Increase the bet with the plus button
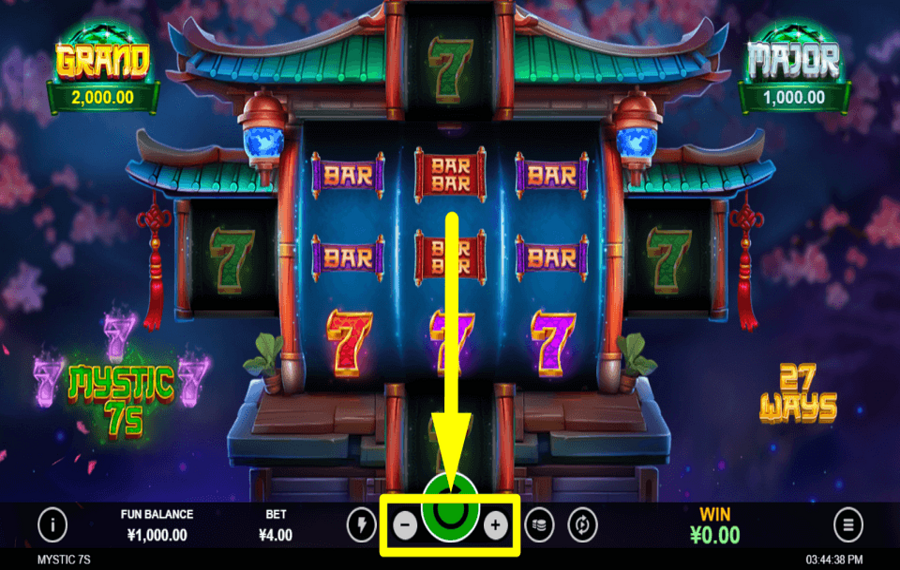 [496, 524]
